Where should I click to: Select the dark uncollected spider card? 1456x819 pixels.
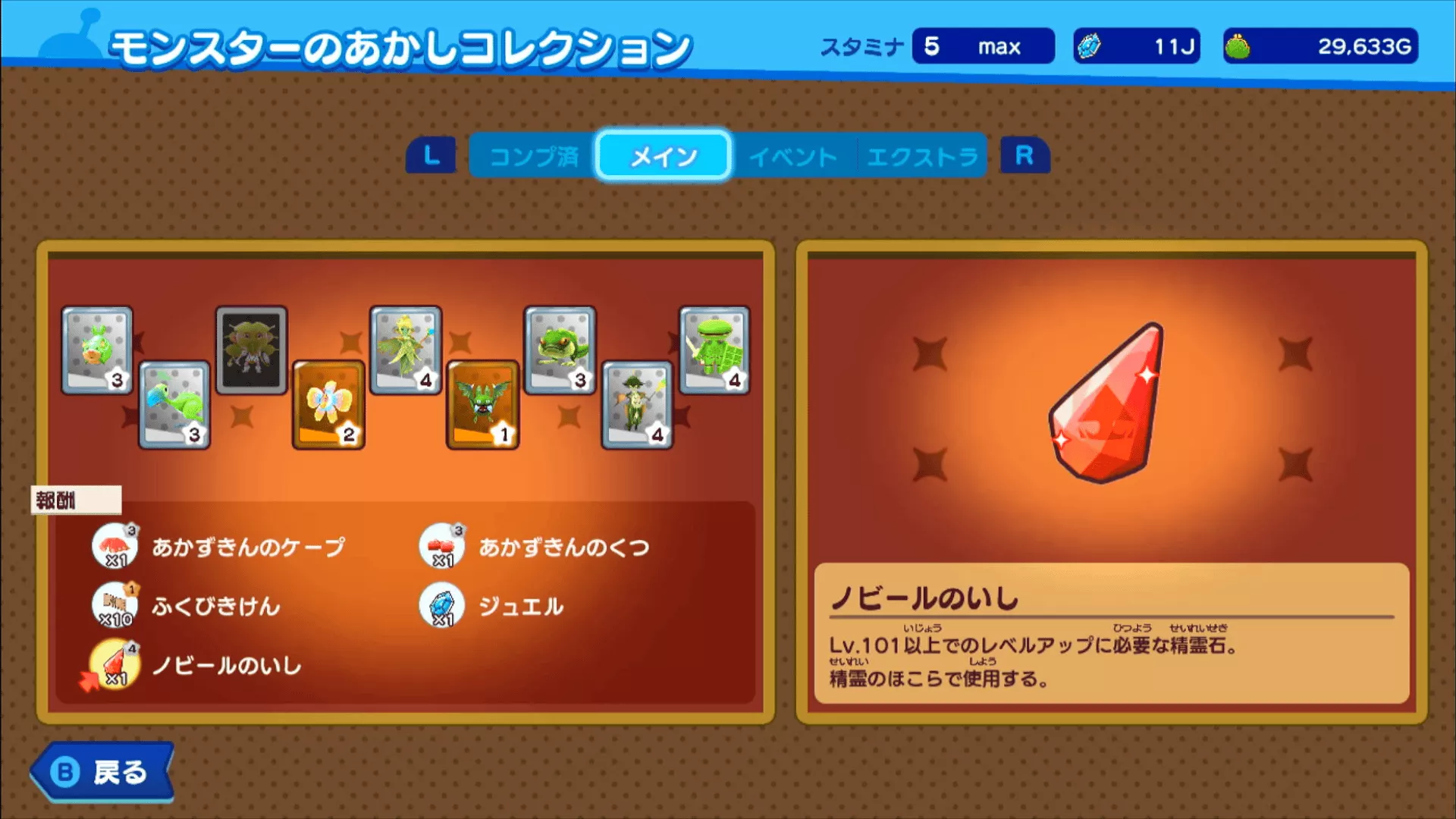pyautogui.click(x=252, y=349)
